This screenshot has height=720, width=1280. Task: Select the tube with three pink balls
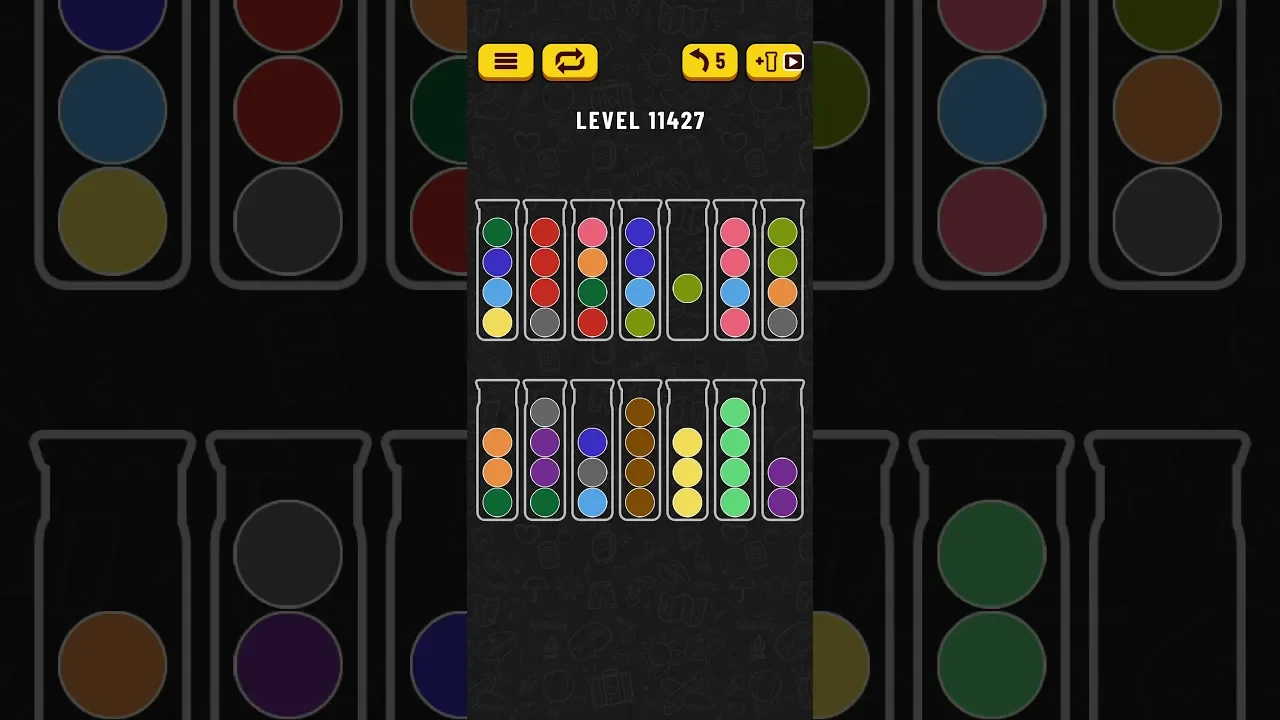(735, 272)
